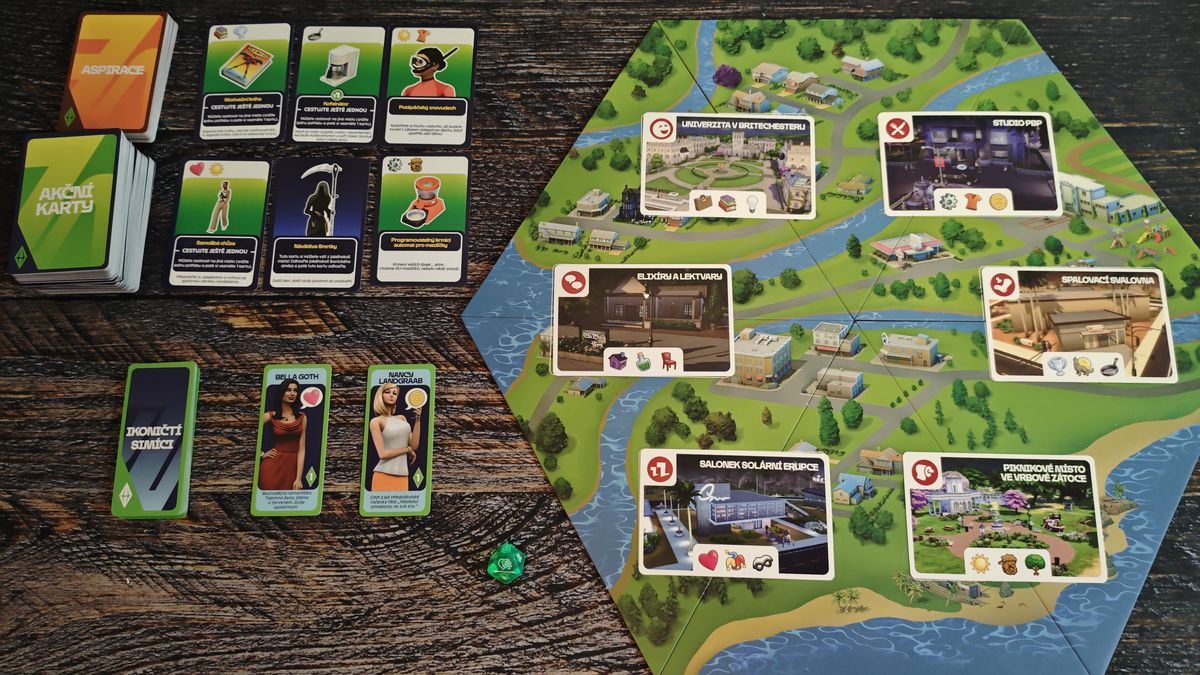Select the Salonek Solární Erupce location
This screenshot has width=1200, height=675.
click(735, 515)
